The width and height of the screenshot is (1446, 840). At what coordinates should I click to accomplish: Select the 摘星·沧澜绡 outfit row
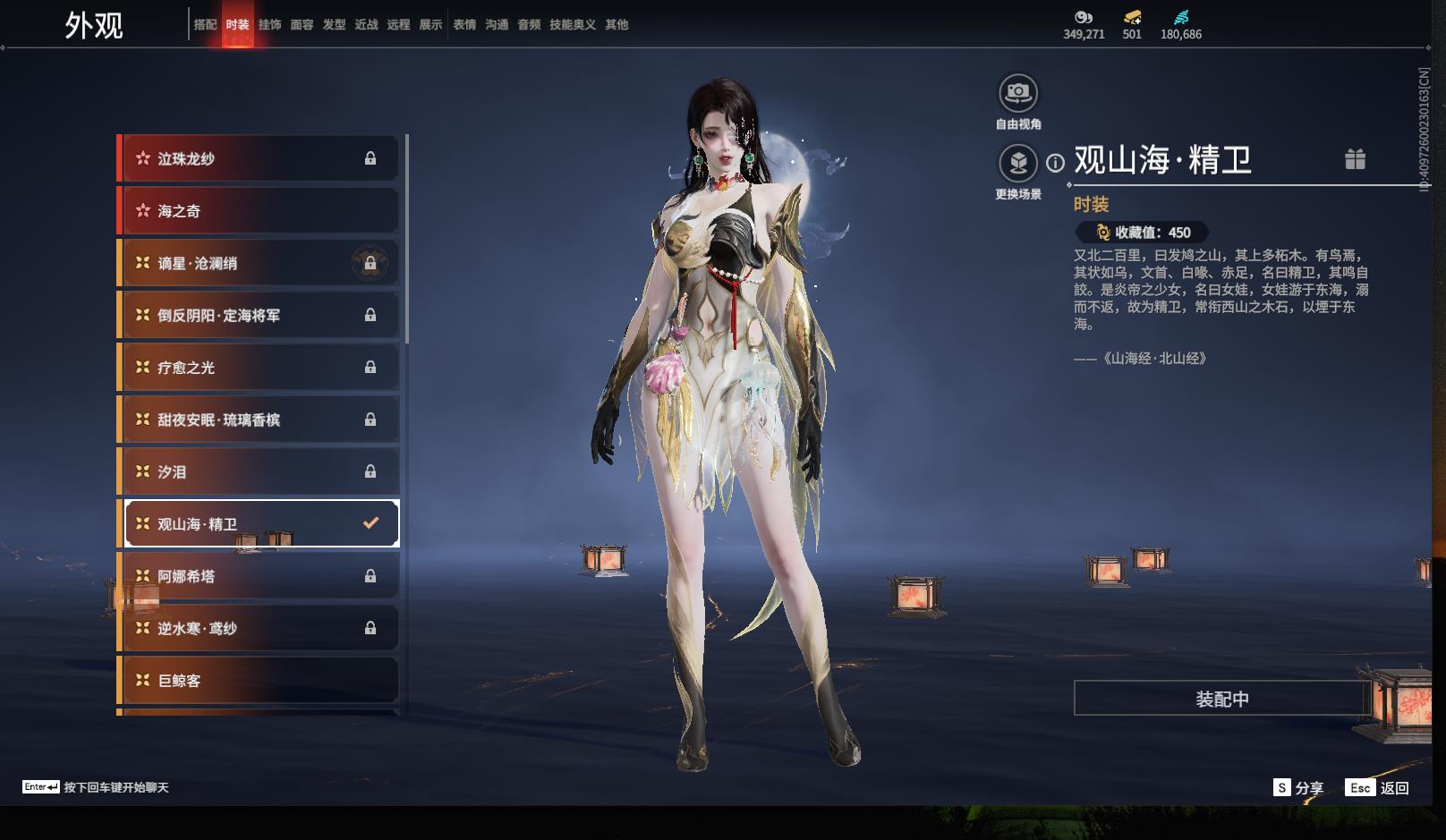pos(259,263)
